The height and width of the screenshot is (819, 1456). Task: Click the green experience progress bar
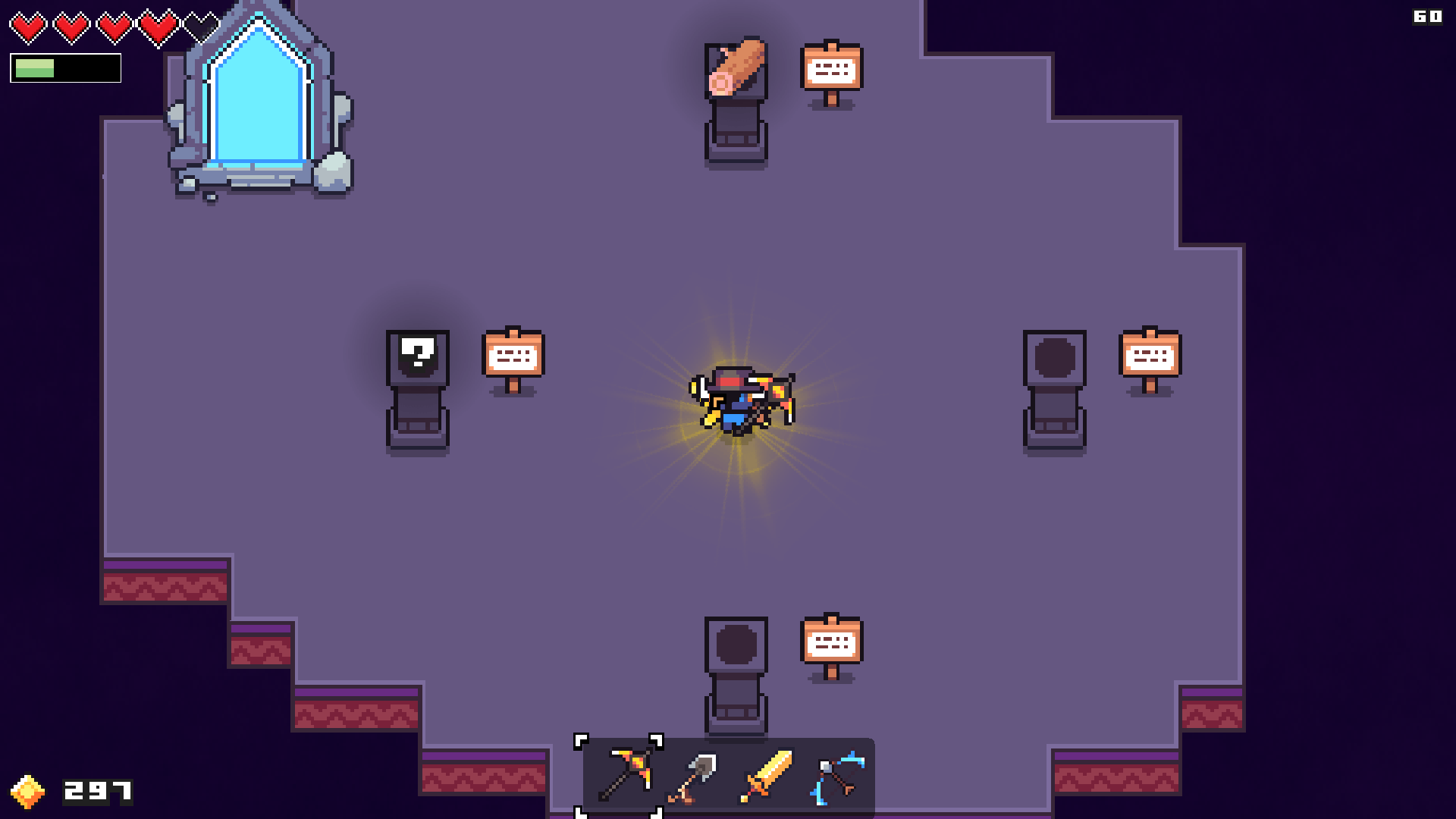click(x=36, y=68)
